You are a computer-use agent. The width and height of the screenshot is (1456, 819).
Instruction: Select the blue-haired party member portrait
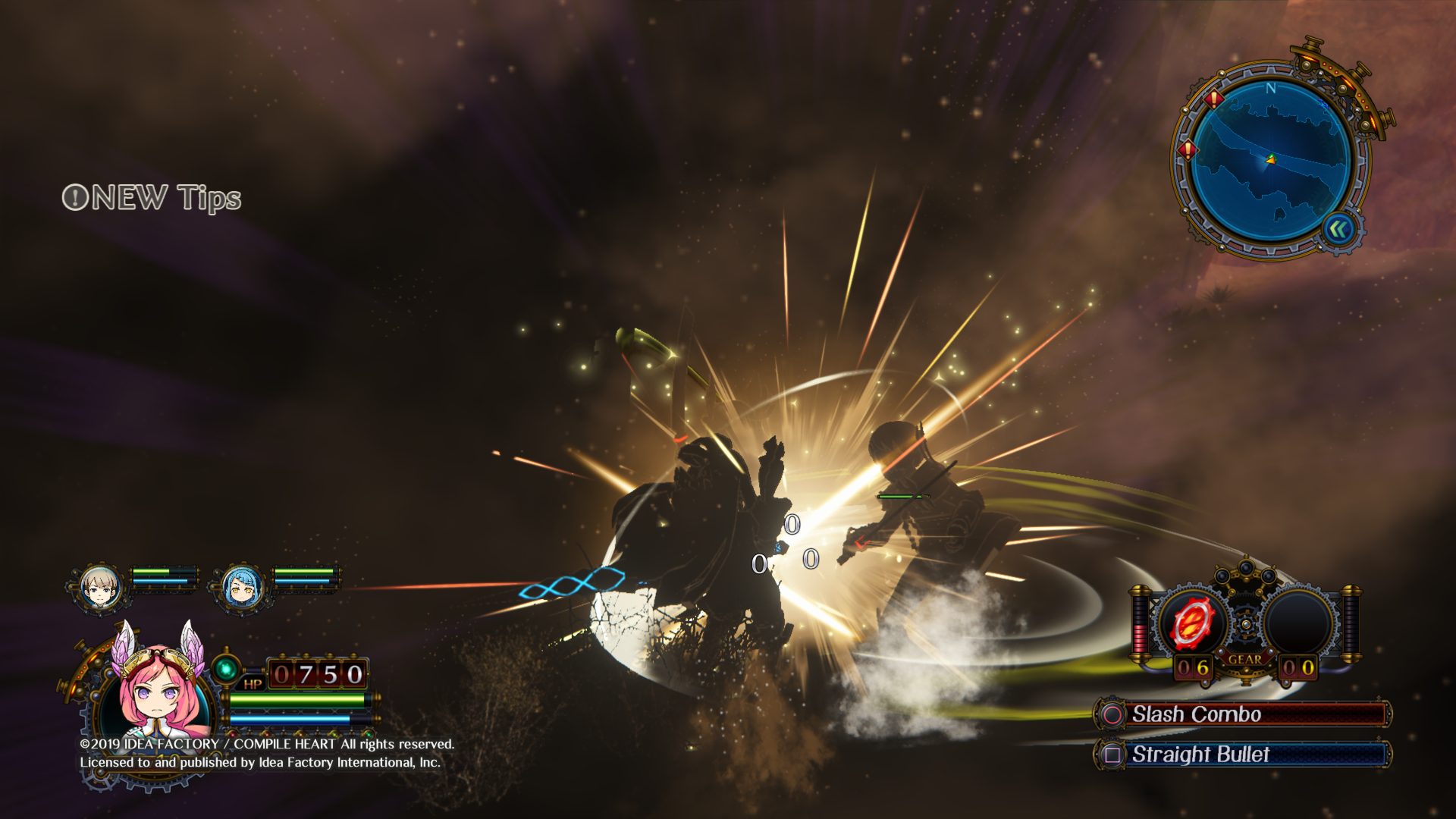(x=243, y=586)
